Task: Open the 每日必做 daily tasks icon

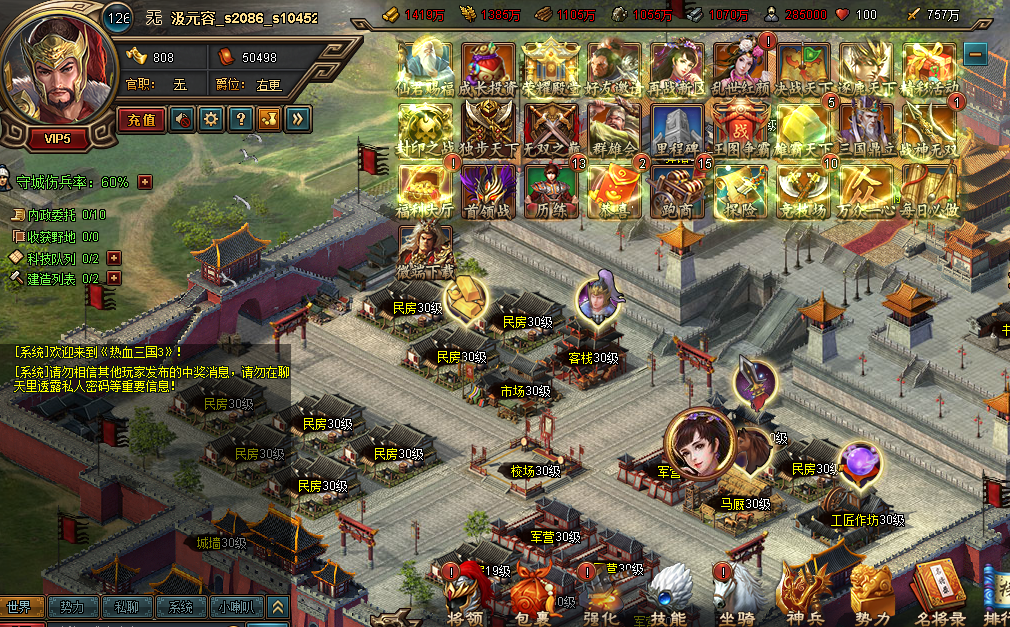Action: 929,188
